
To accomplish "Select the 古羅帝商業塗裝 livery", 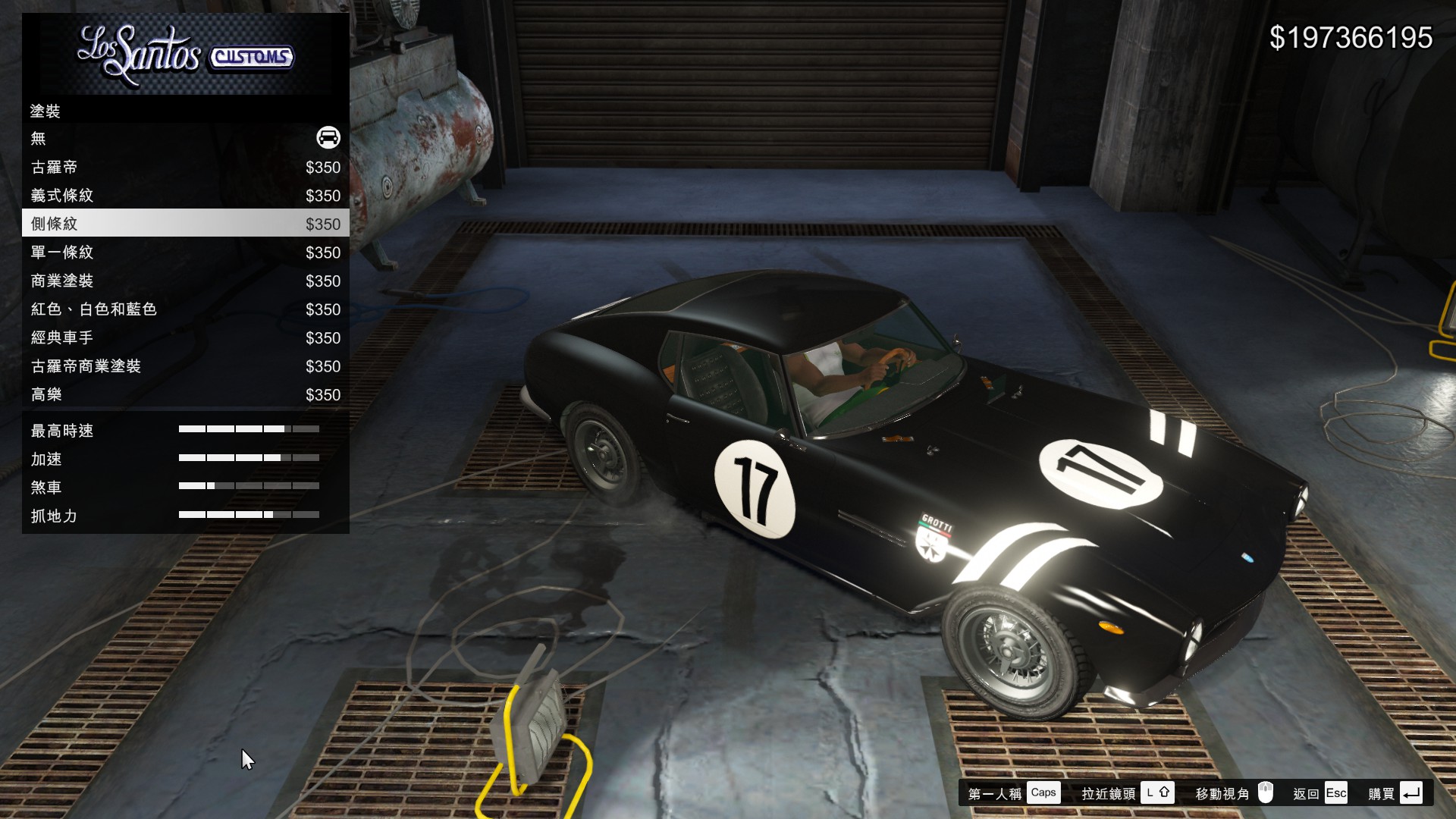I will click(x=185, y=366).
